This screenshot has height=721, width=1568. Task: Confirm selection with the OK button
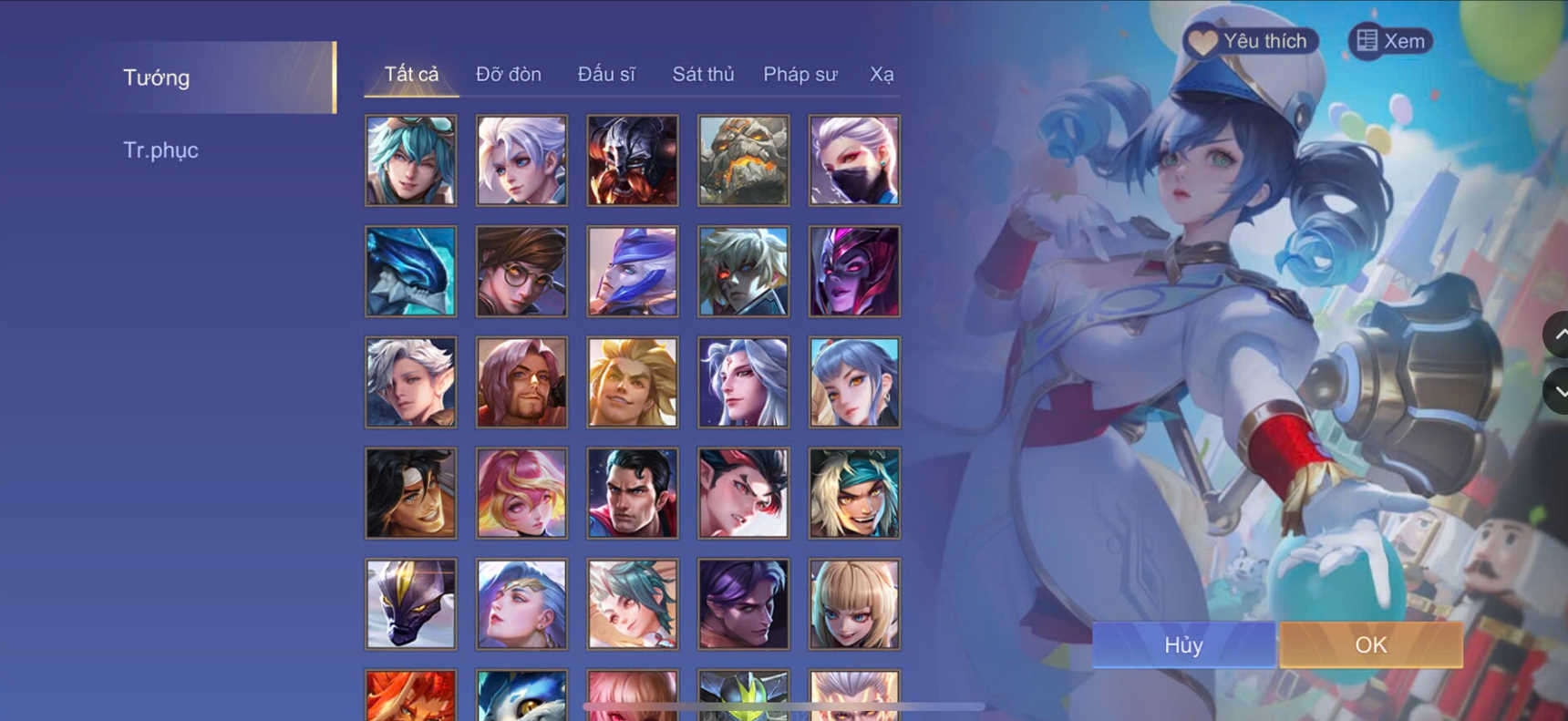[1371, 644]
